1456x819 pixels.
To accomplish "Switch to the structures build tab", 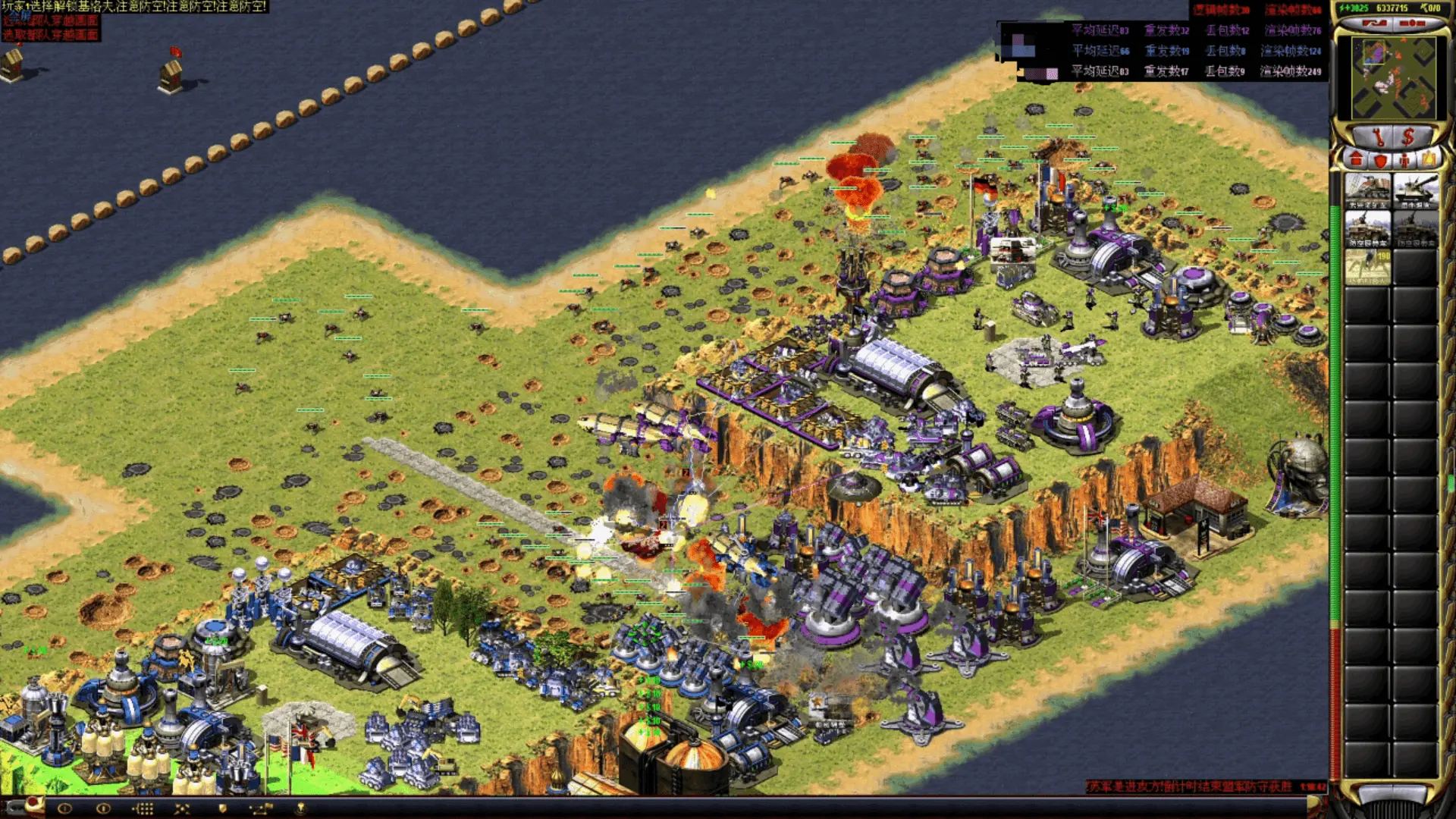I will tap(1356, 160).
